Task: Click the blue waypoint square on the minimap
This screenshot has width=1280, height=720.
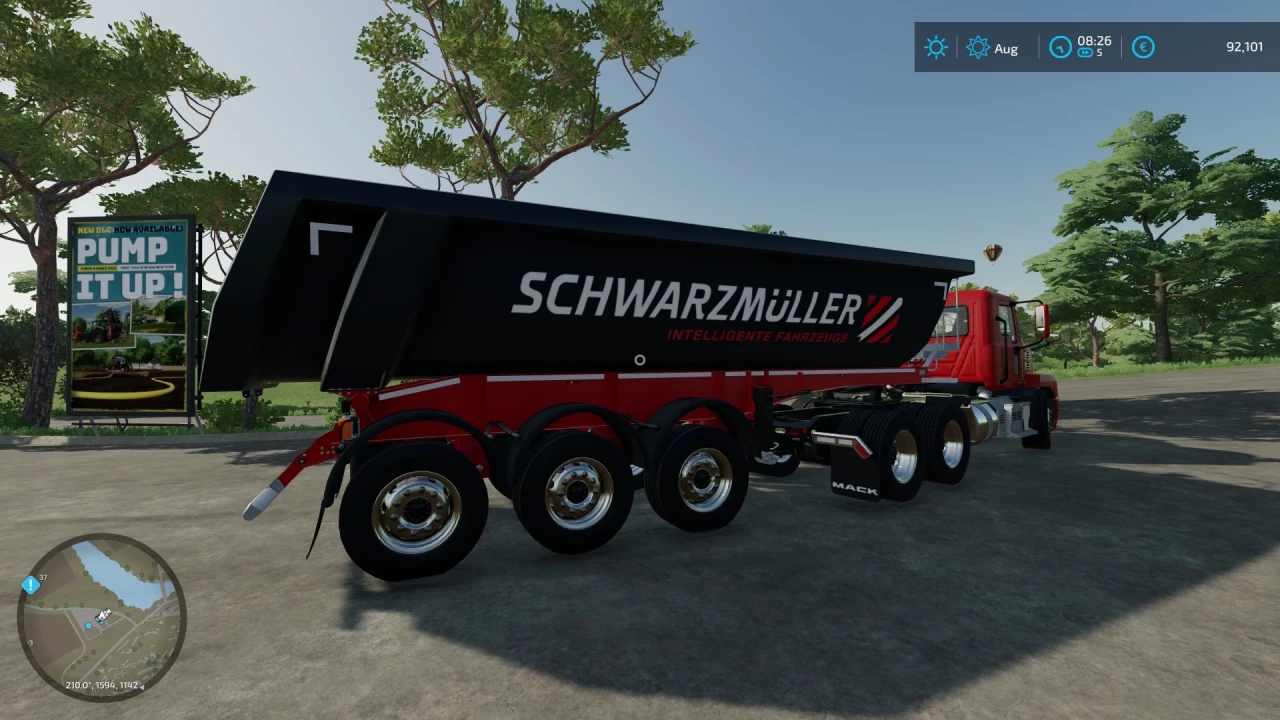Action: (89, 626)
